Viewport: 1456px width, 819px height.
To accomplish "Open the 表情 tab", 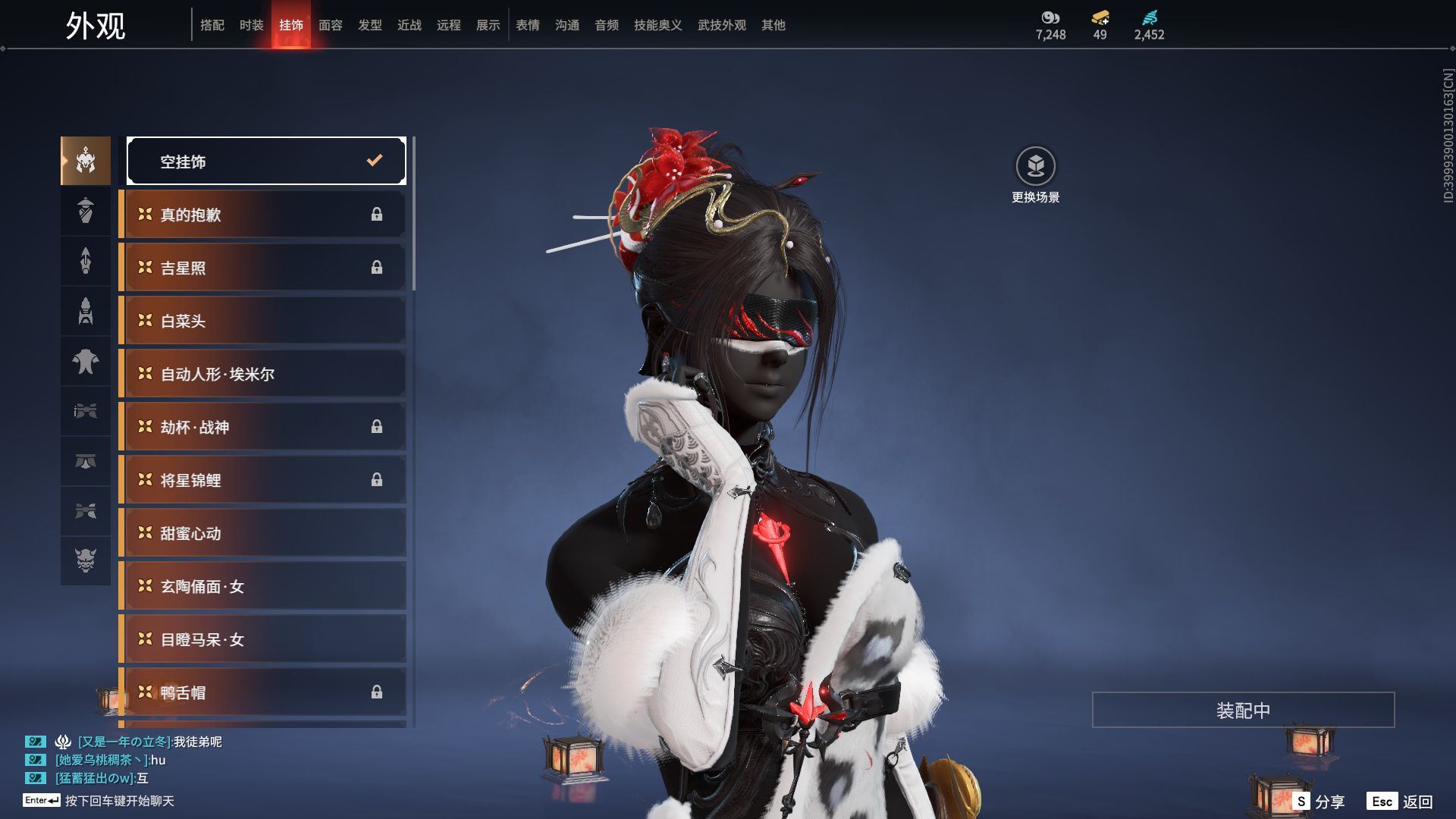I will coord(527,25).
